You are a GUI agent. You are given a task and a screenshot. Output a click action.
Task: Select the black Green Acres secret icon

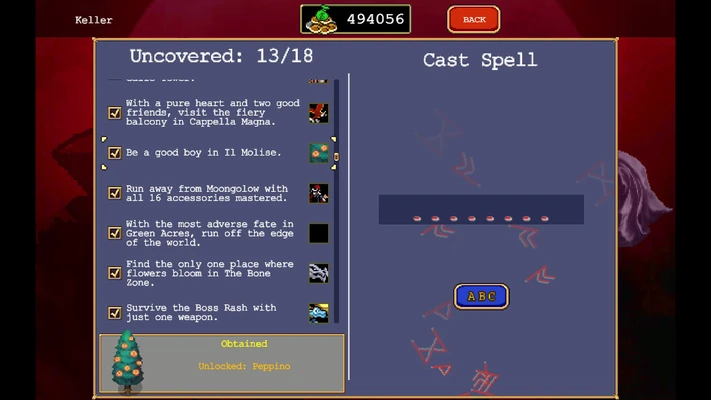coord(318,233)
